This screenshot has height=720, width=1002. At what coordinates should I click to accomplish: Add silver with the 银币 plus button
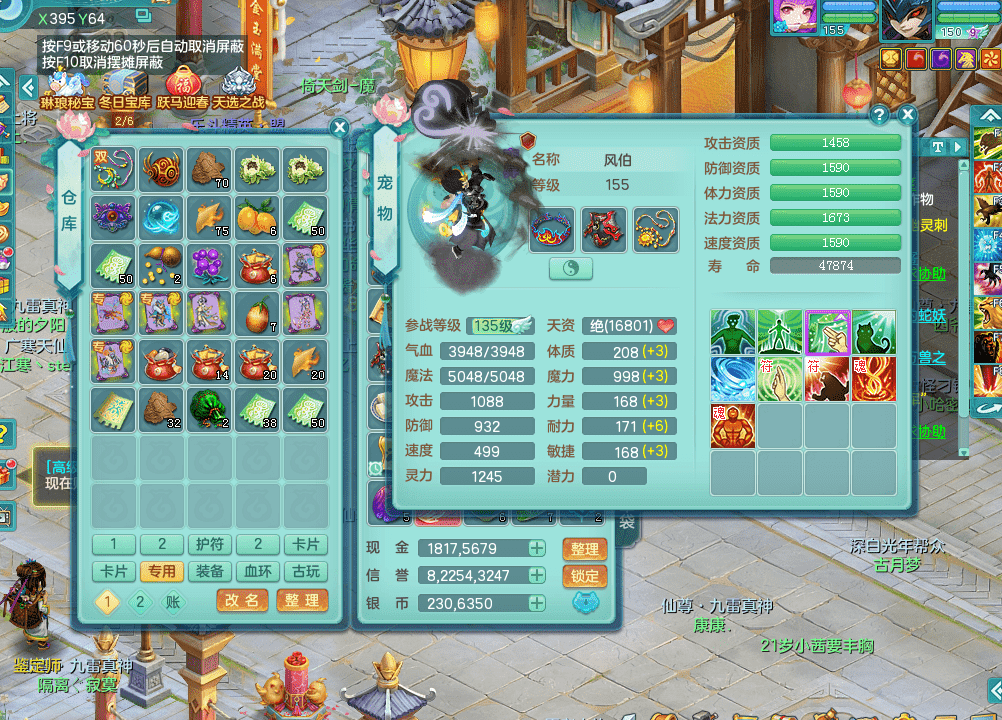click(x=537, y=603)
